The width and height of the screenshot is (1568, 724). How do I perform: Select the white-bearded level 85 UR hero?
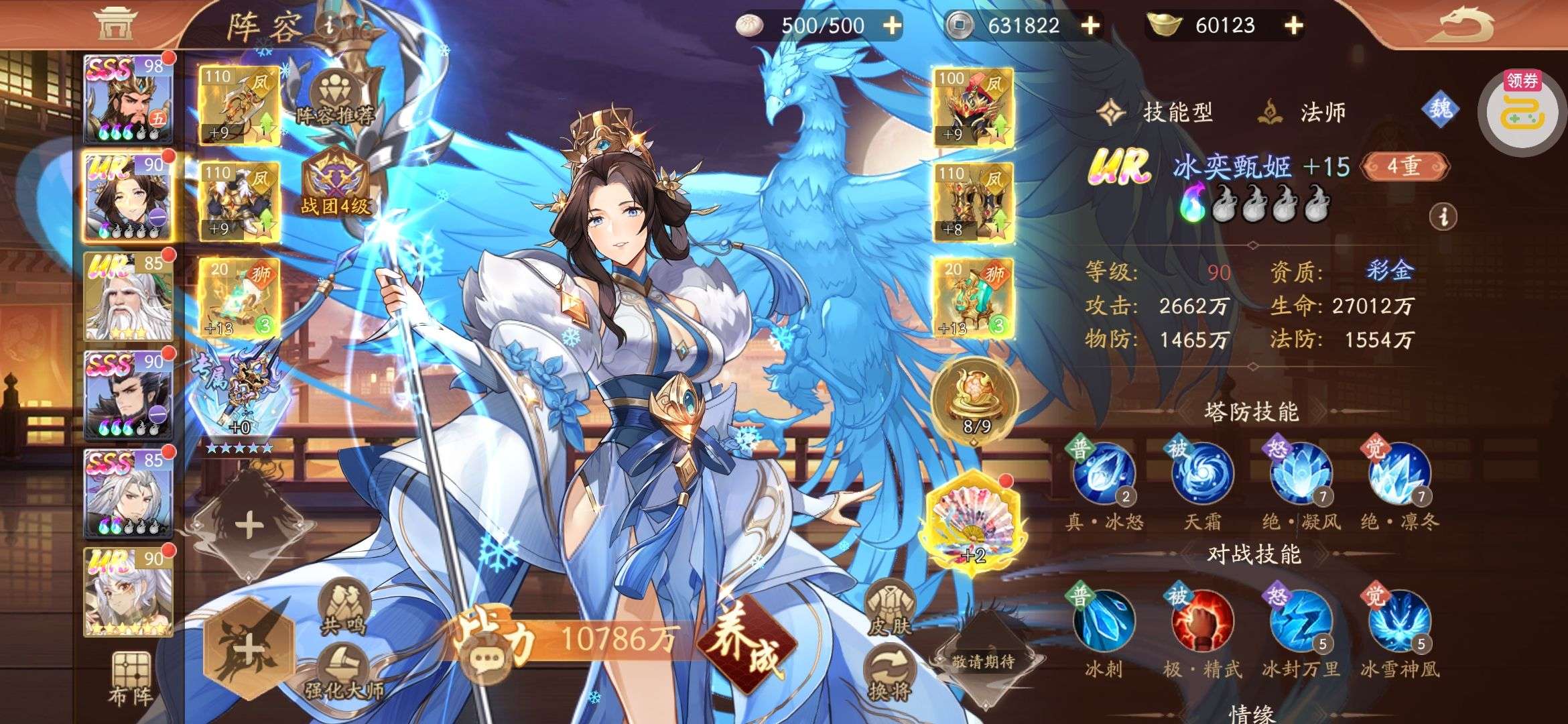click(x=128, y=296)
